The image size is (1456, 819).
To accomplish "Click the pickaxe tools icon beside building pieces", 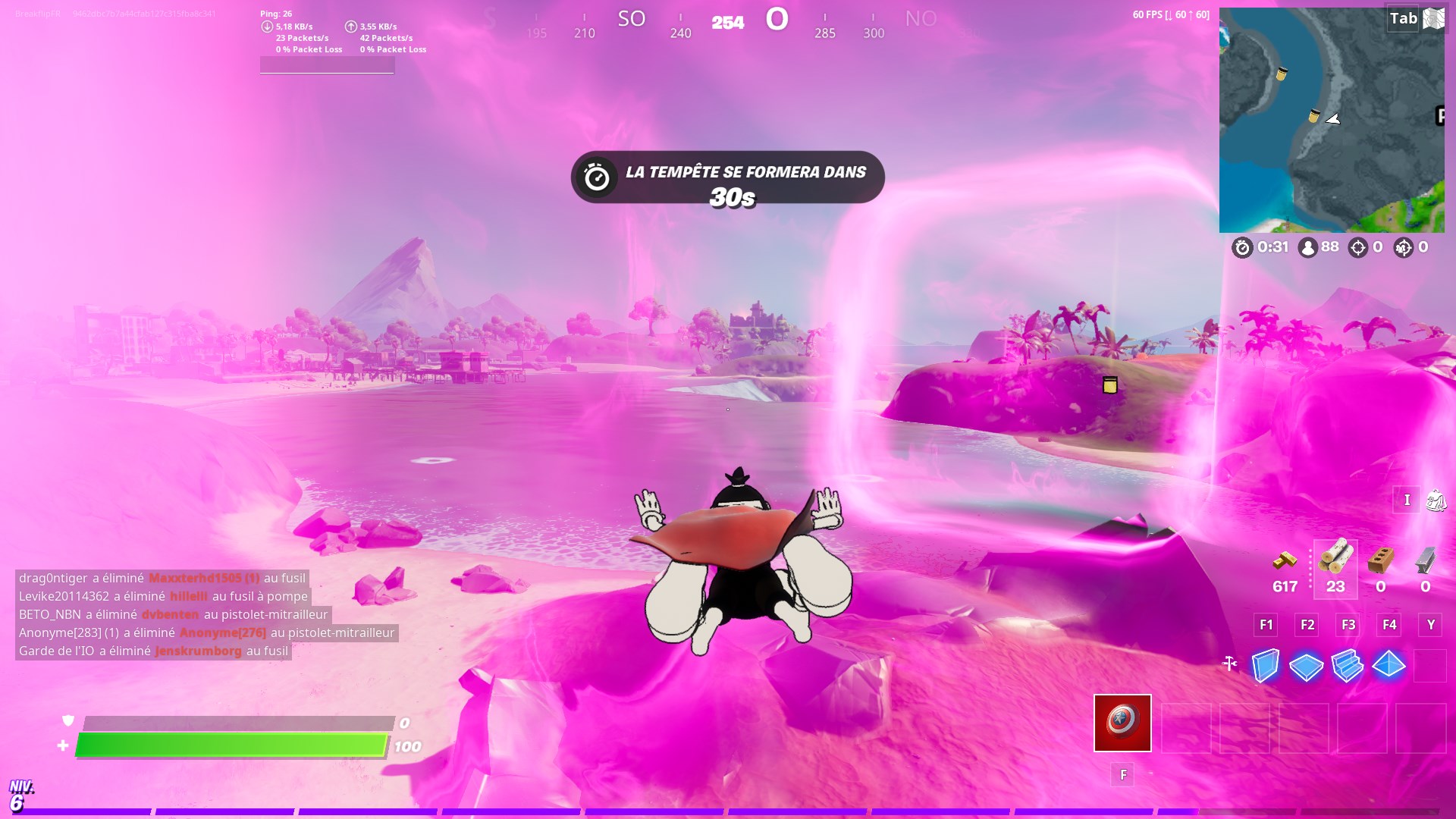I will click(1229, 662).
